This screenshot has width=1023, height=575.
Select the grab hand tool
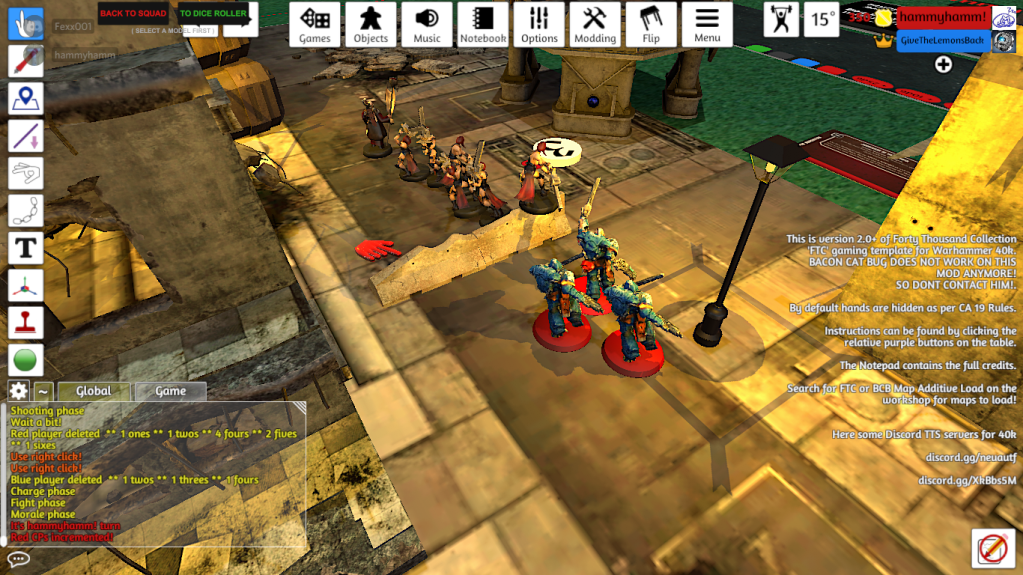pos(26,23)
